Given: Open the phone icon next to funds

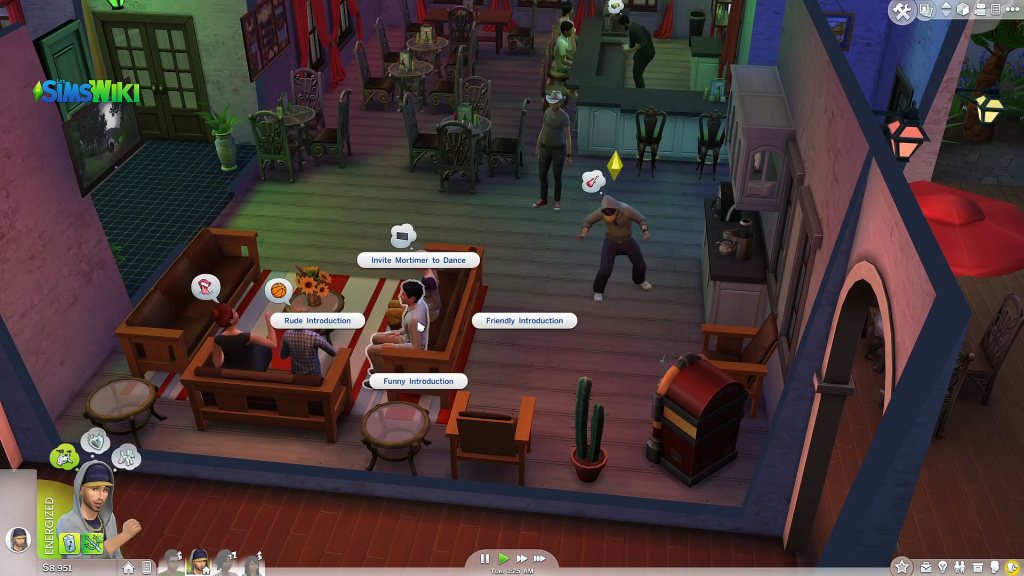Looking at the screenshot, I should pyautogui.click(x=147, y=567).
